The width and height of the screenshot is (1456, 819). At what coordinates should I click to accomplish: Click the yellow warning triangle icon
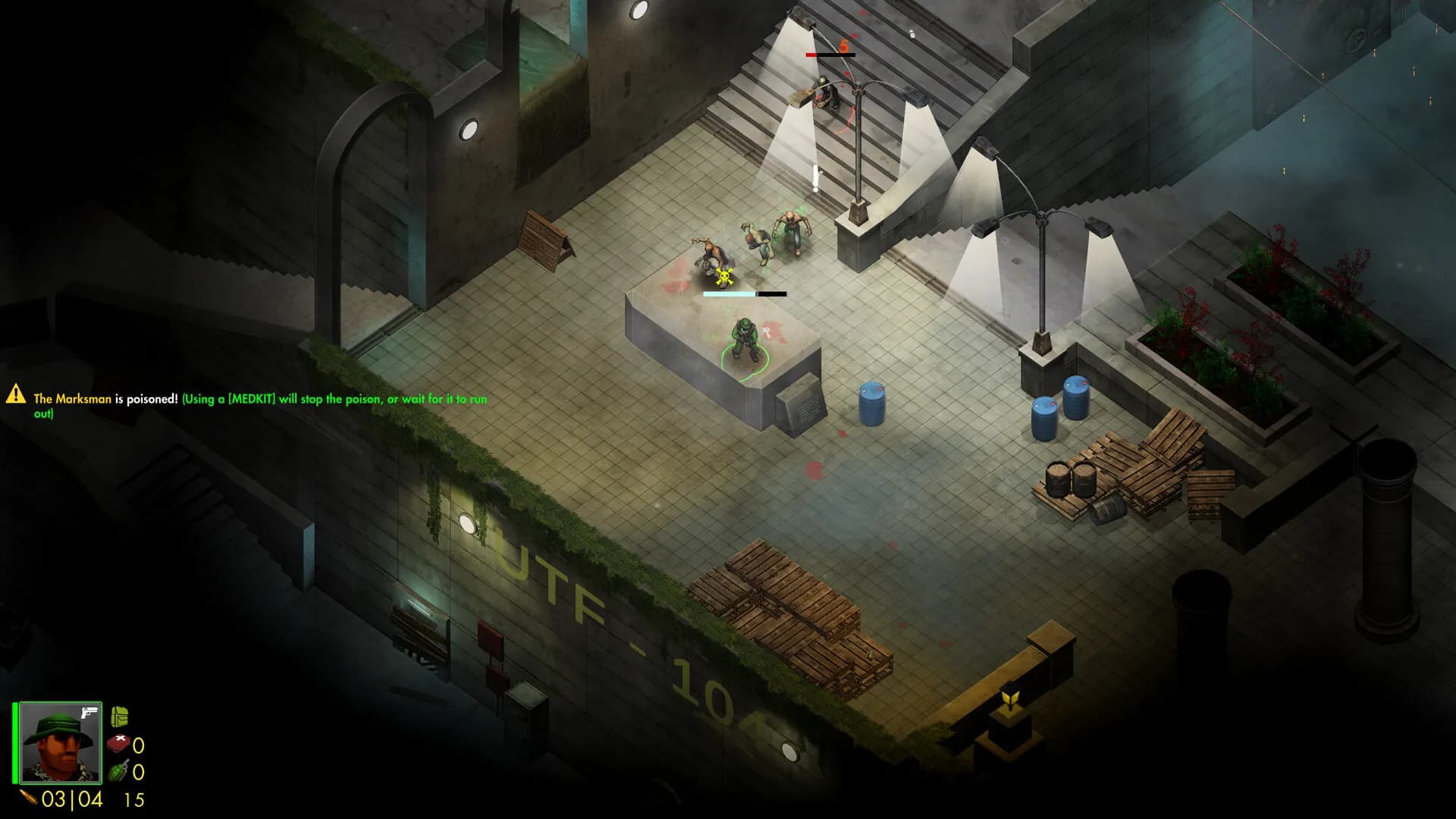(17, 396)
